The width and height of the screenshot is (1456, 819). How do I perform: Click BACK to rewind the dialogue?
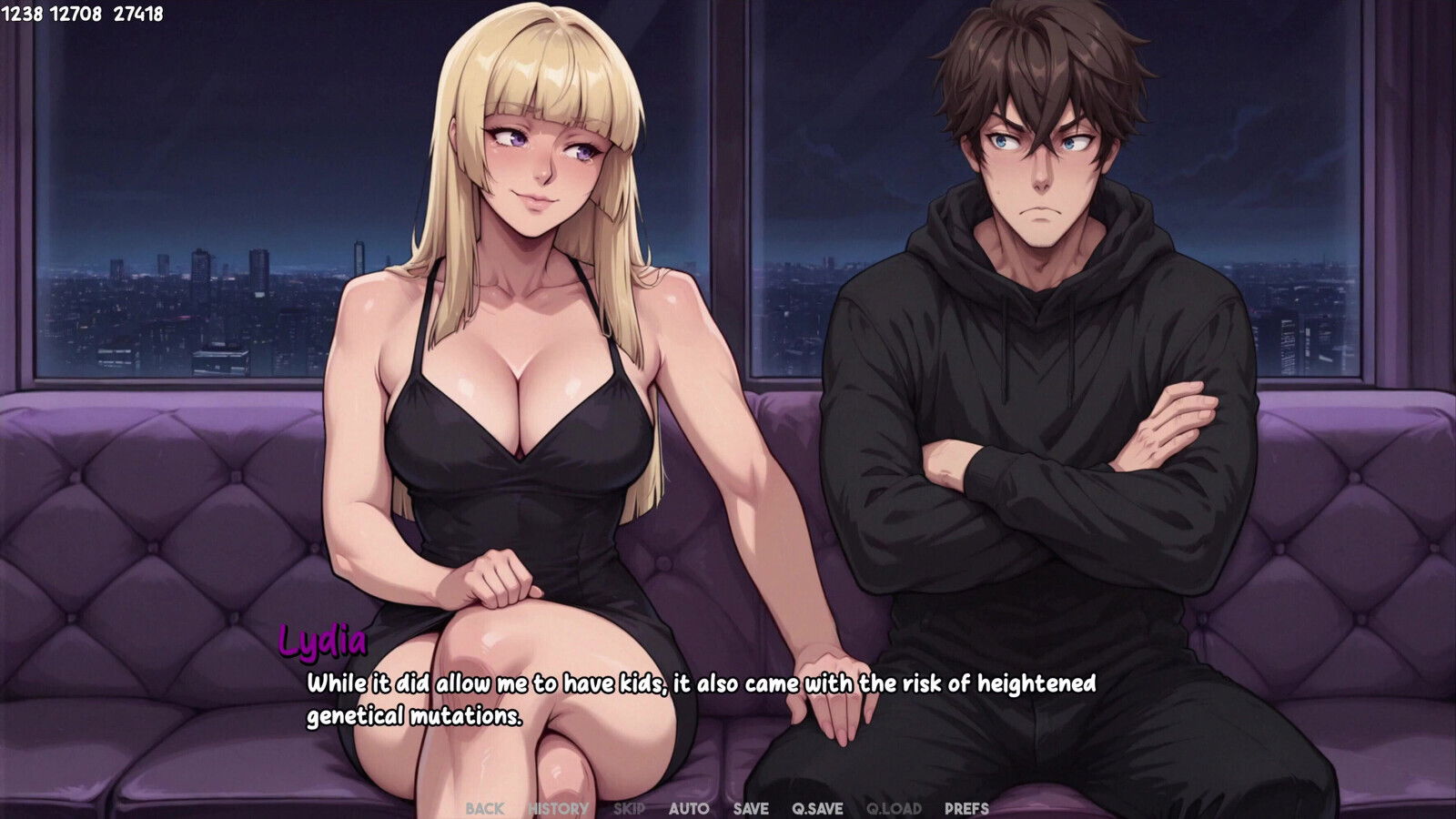point(485,807)
